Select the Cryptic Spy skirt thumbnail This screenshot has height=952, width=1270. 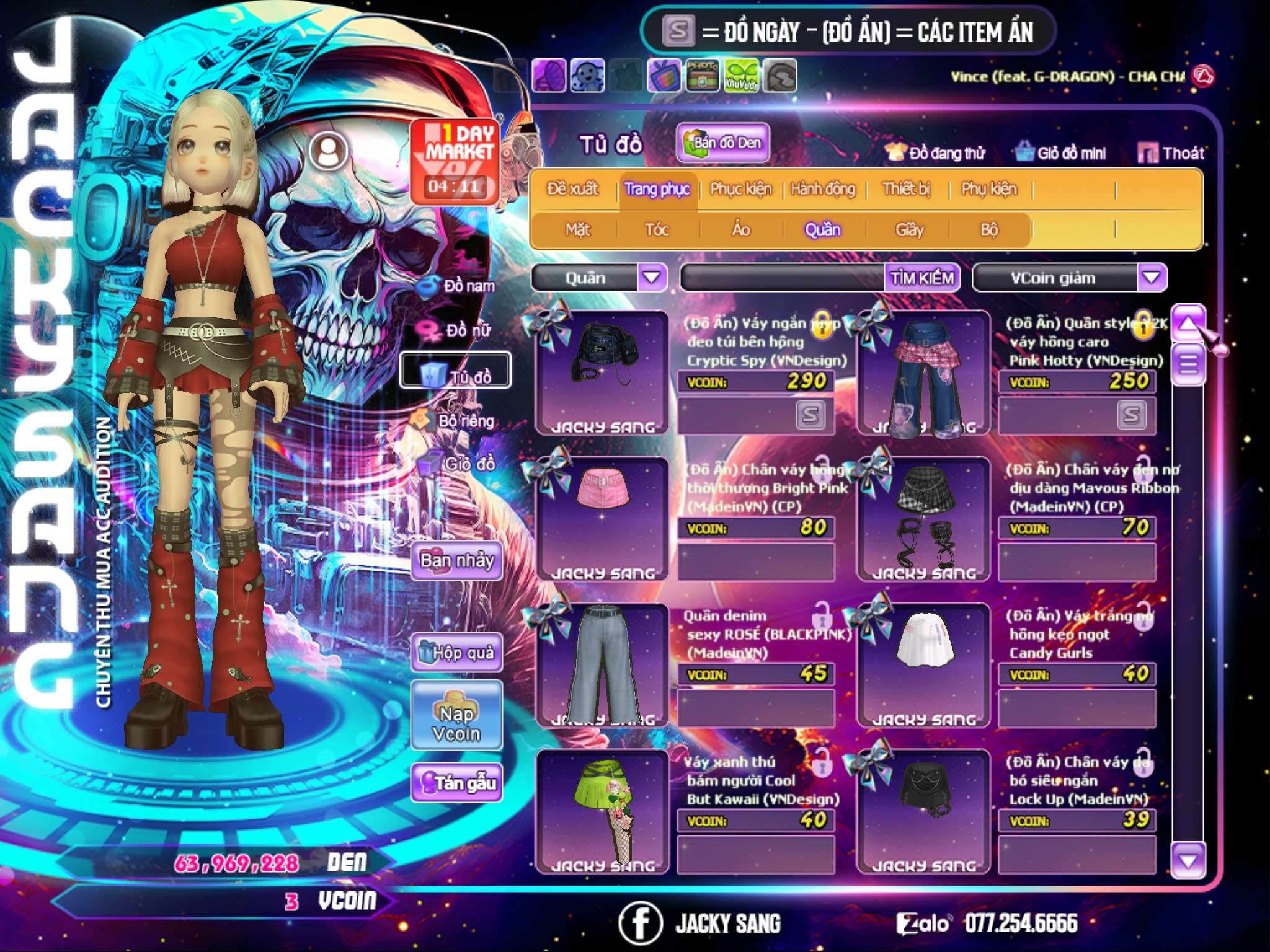click(602, 372)
